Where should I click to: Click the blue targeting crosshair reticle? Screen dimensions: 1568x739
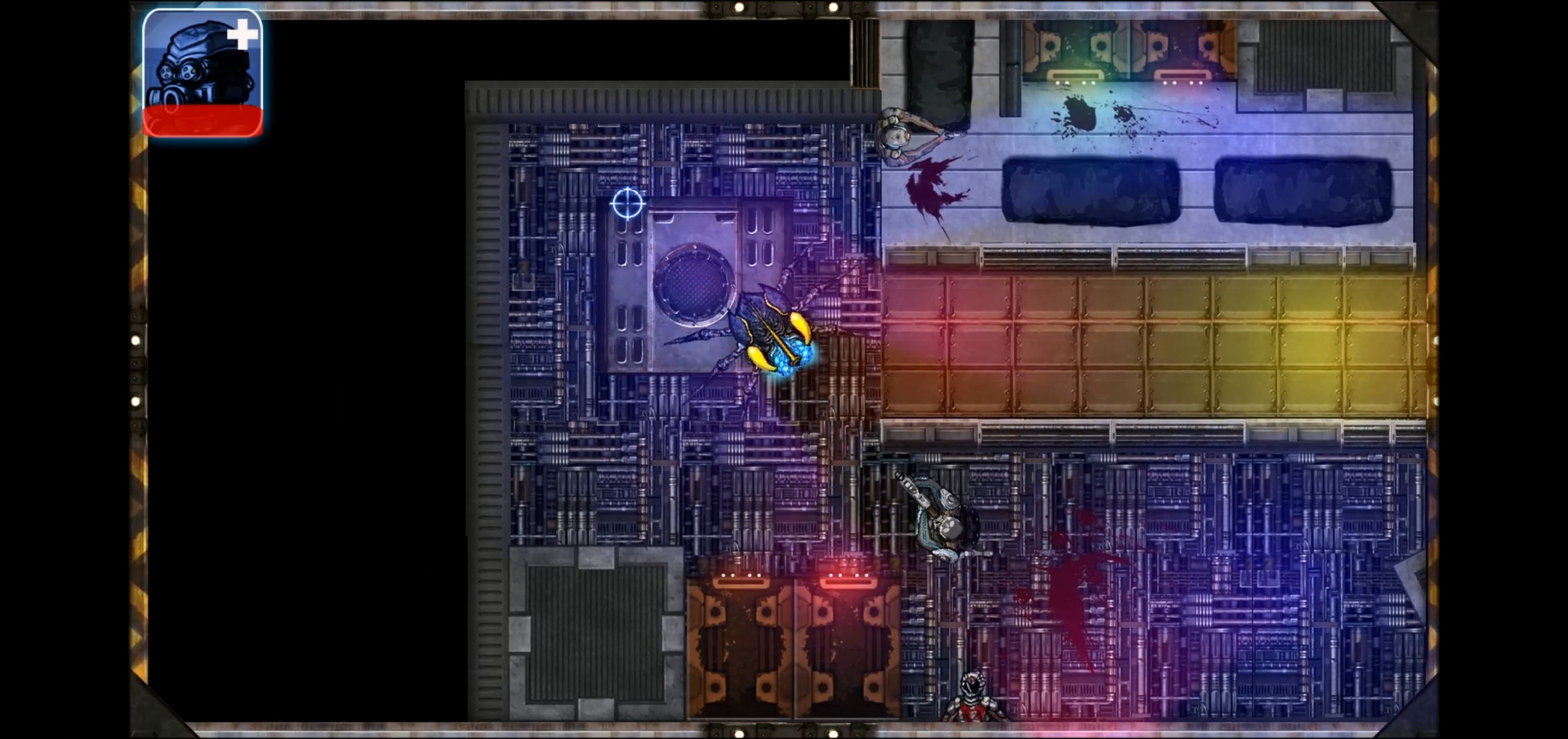(x=627, y=203)
